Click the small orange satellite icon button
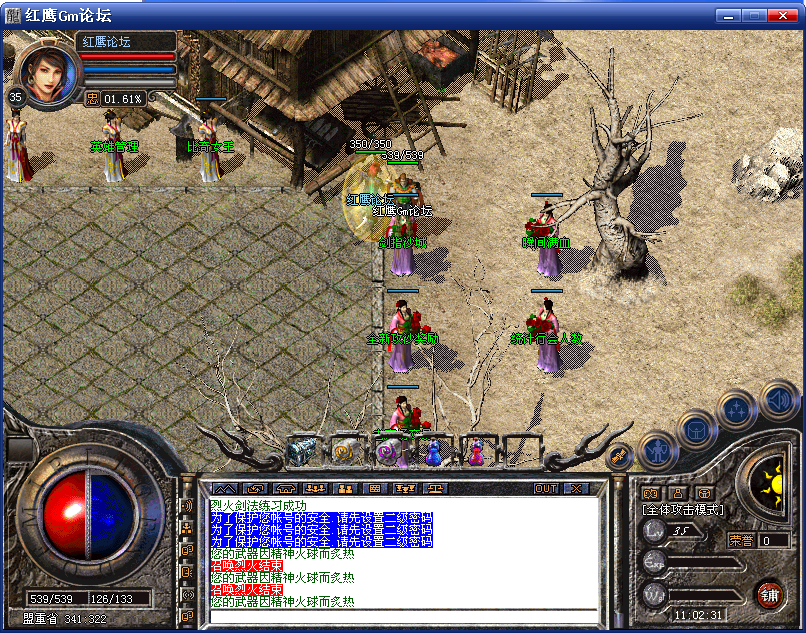This screenshot has width=806, height=633. click(619, 456)
